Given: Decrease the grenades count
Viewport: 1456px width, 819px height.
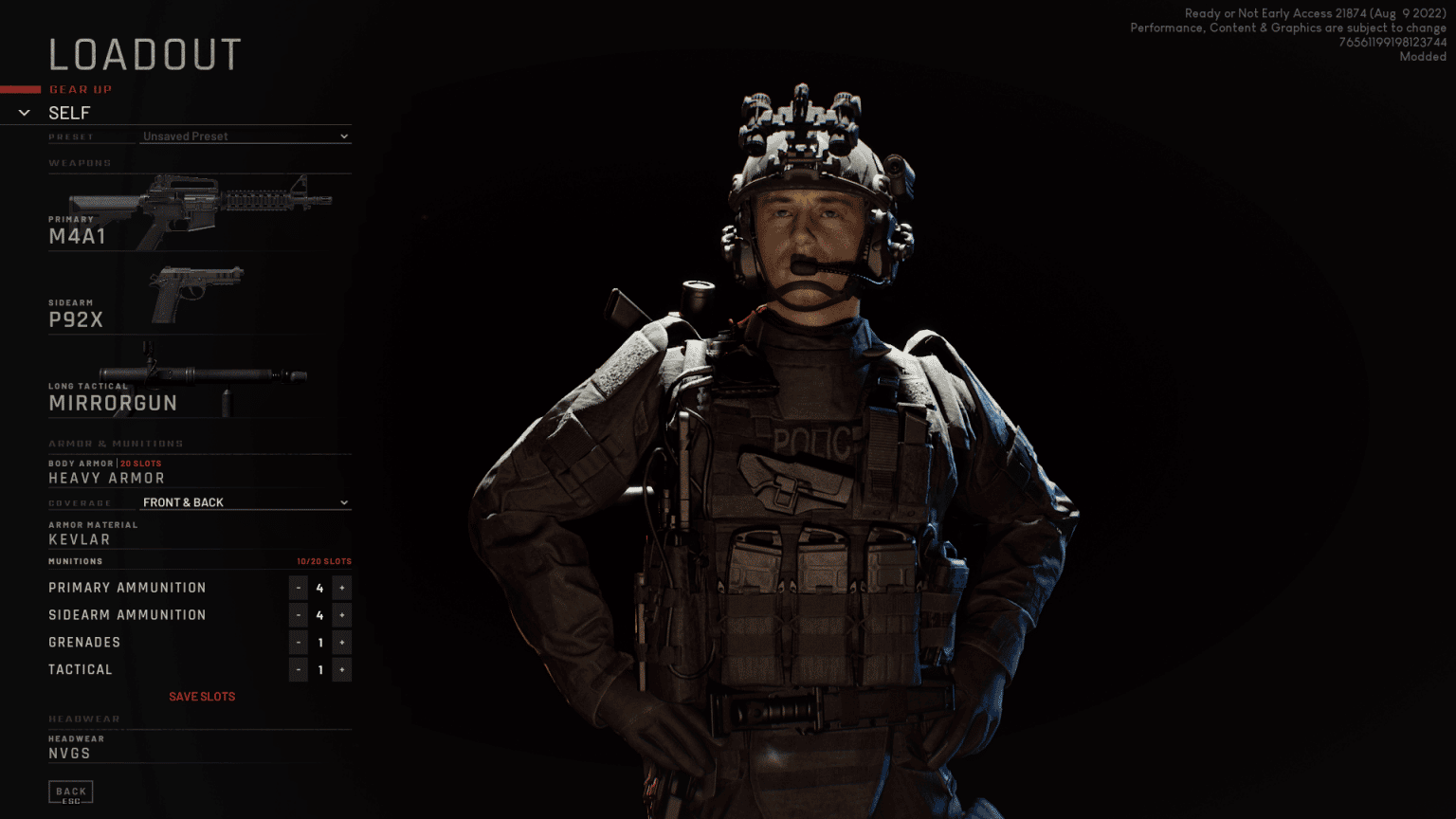Looking at the screenshot, I should pyautogui.click(x=298, y=642).
